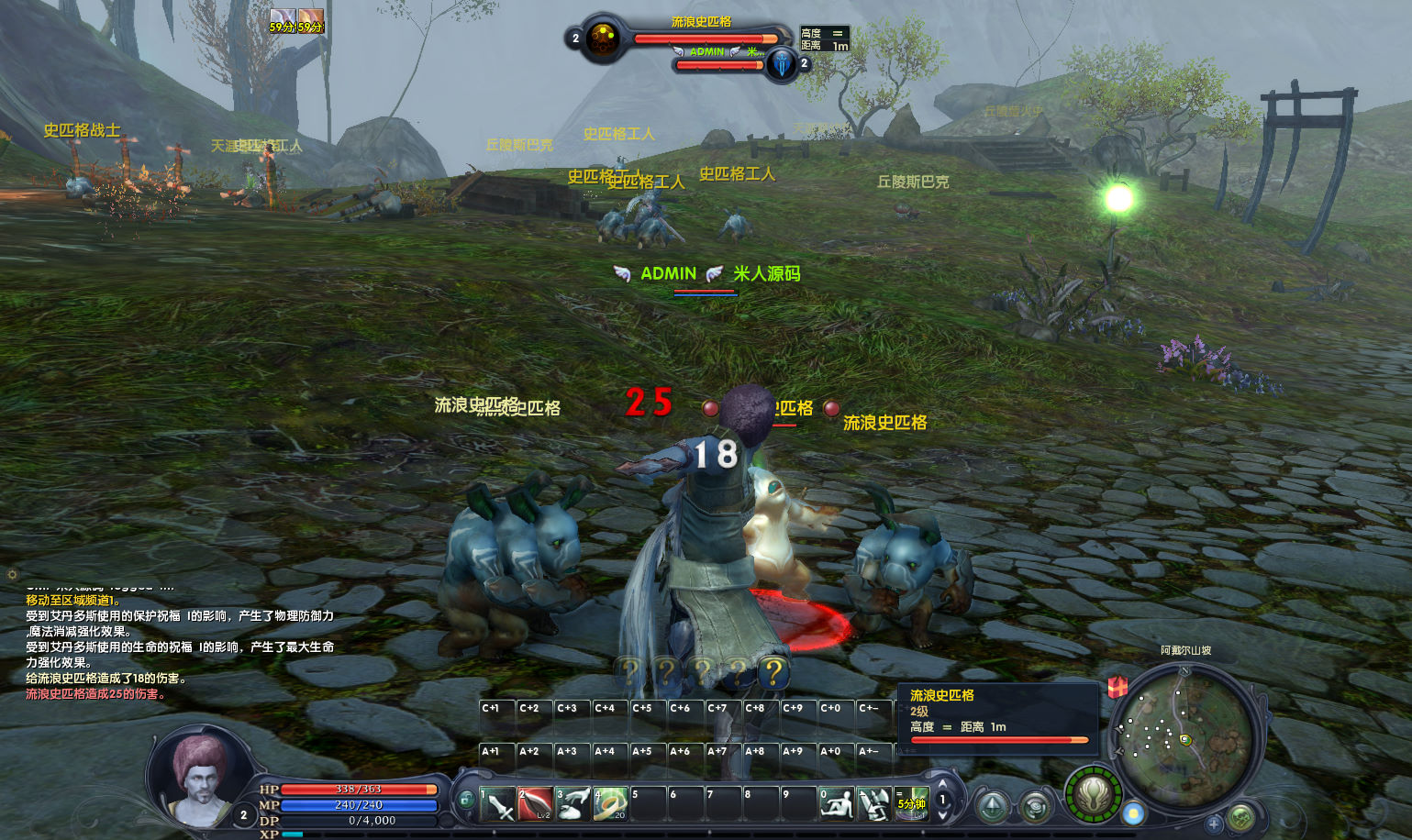Click the plus button below the minimap
1412x840 pixels.
point(1213,823)
